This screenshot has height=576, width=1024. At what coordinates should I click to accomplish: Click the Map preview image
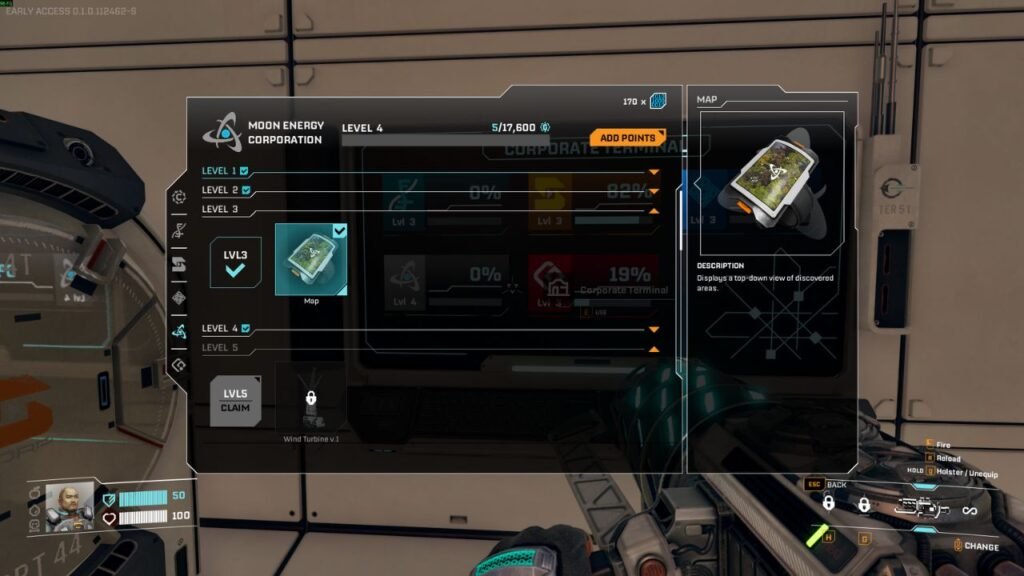point(771,184)
